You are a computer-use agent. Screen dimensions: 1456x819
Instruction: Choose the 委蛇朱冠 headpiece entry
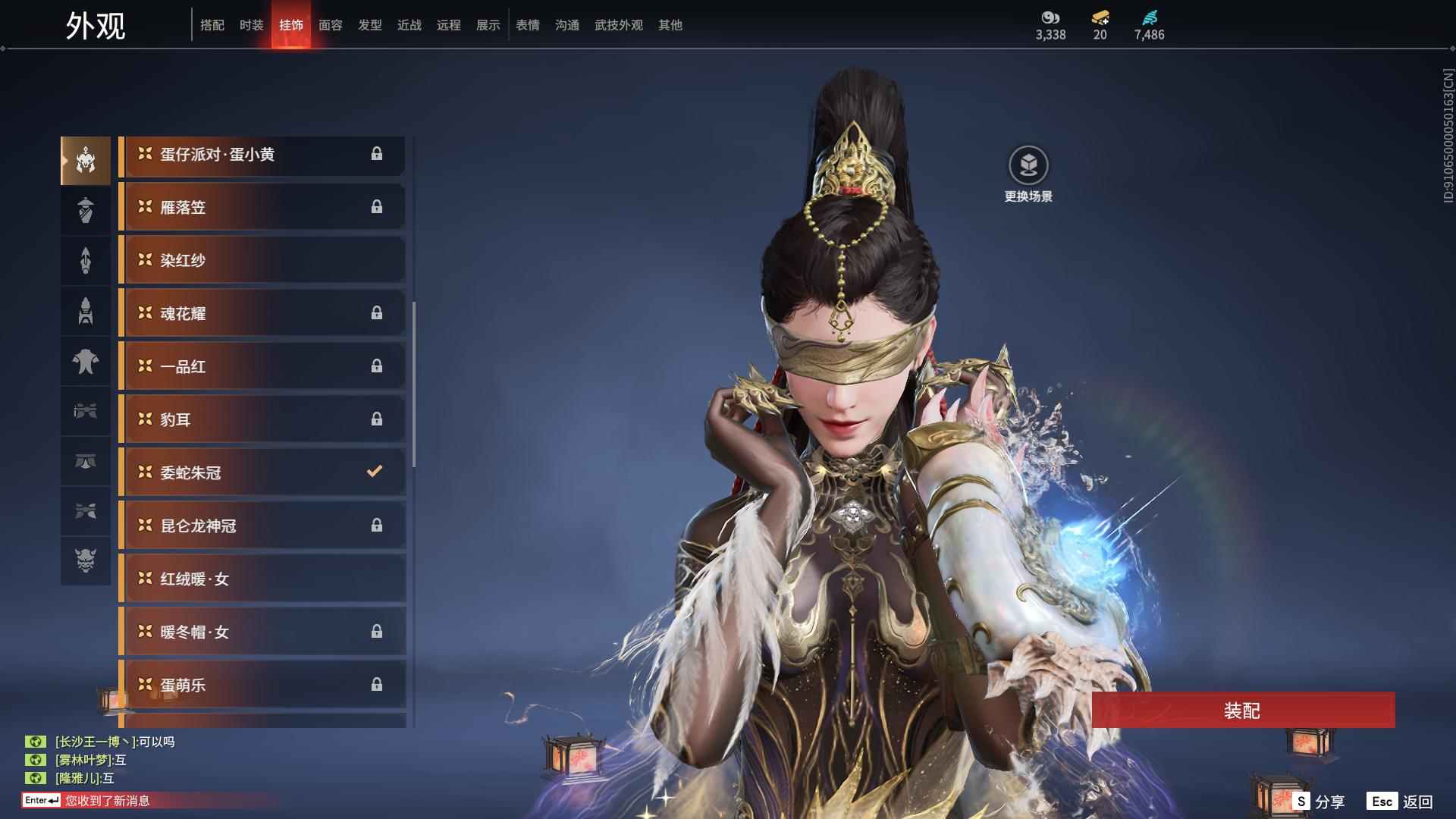pos(262,472)
